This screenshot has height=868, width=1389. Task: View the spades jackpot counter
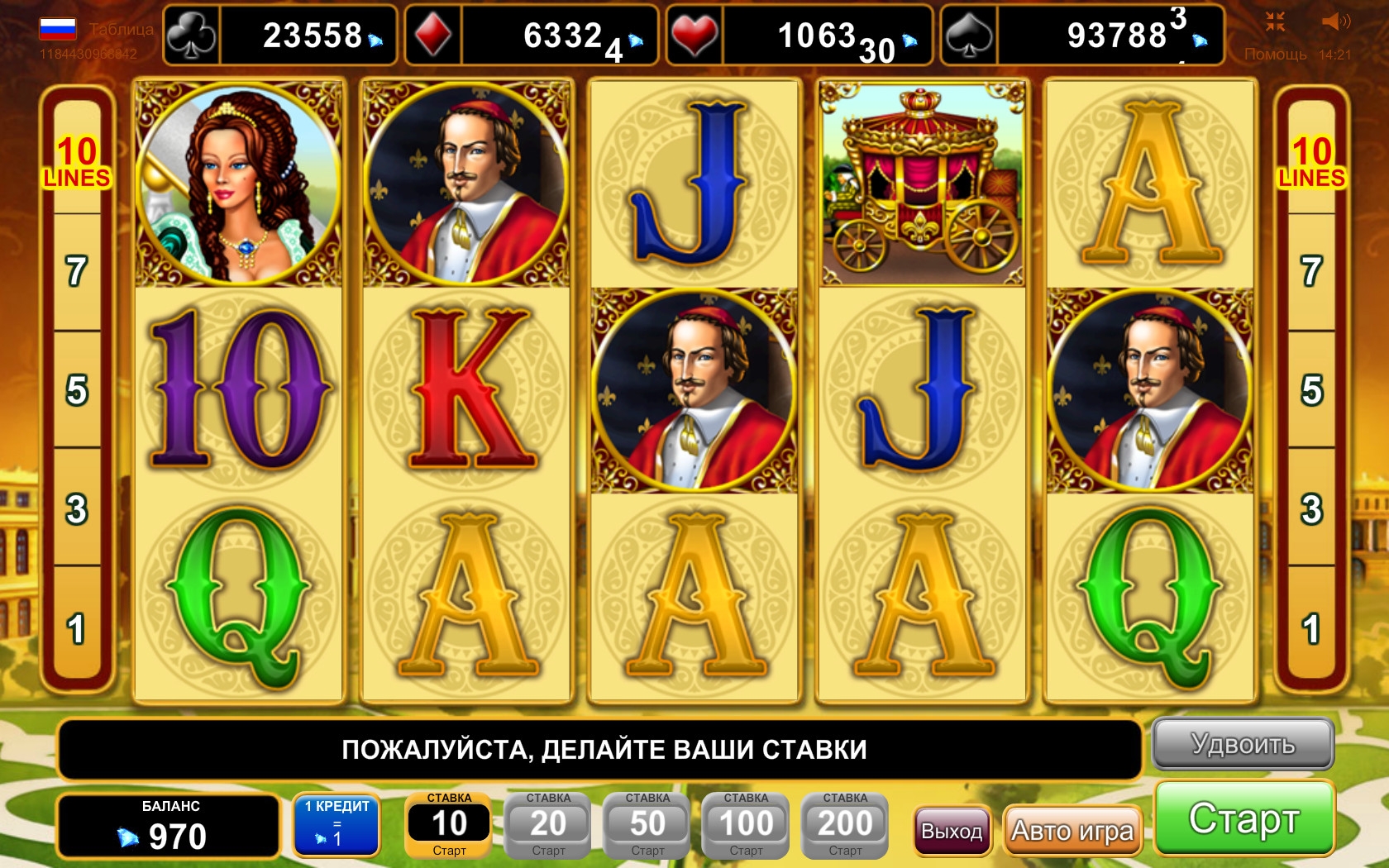point(1081,36)
